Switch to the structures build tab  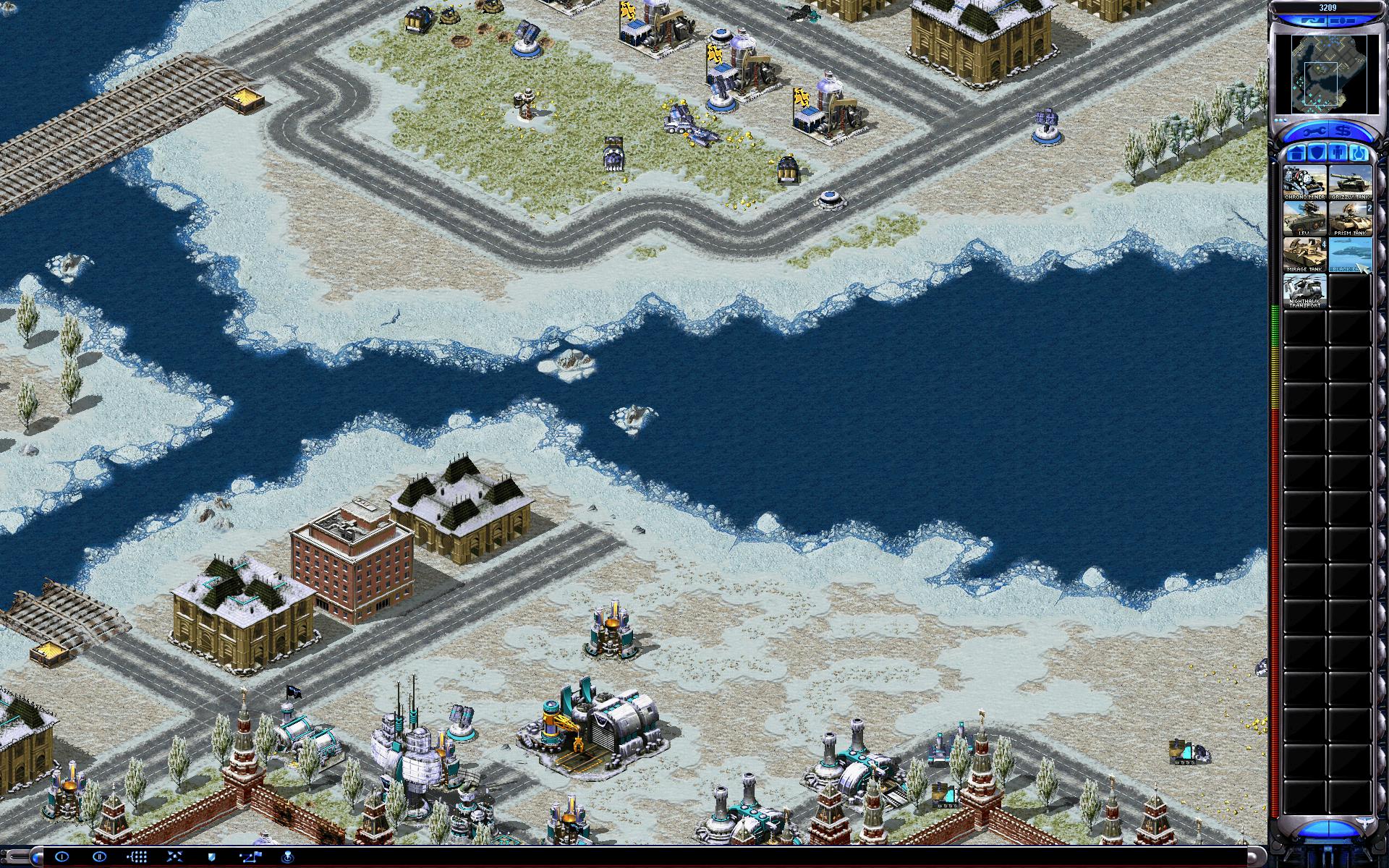pos(1295,153)
